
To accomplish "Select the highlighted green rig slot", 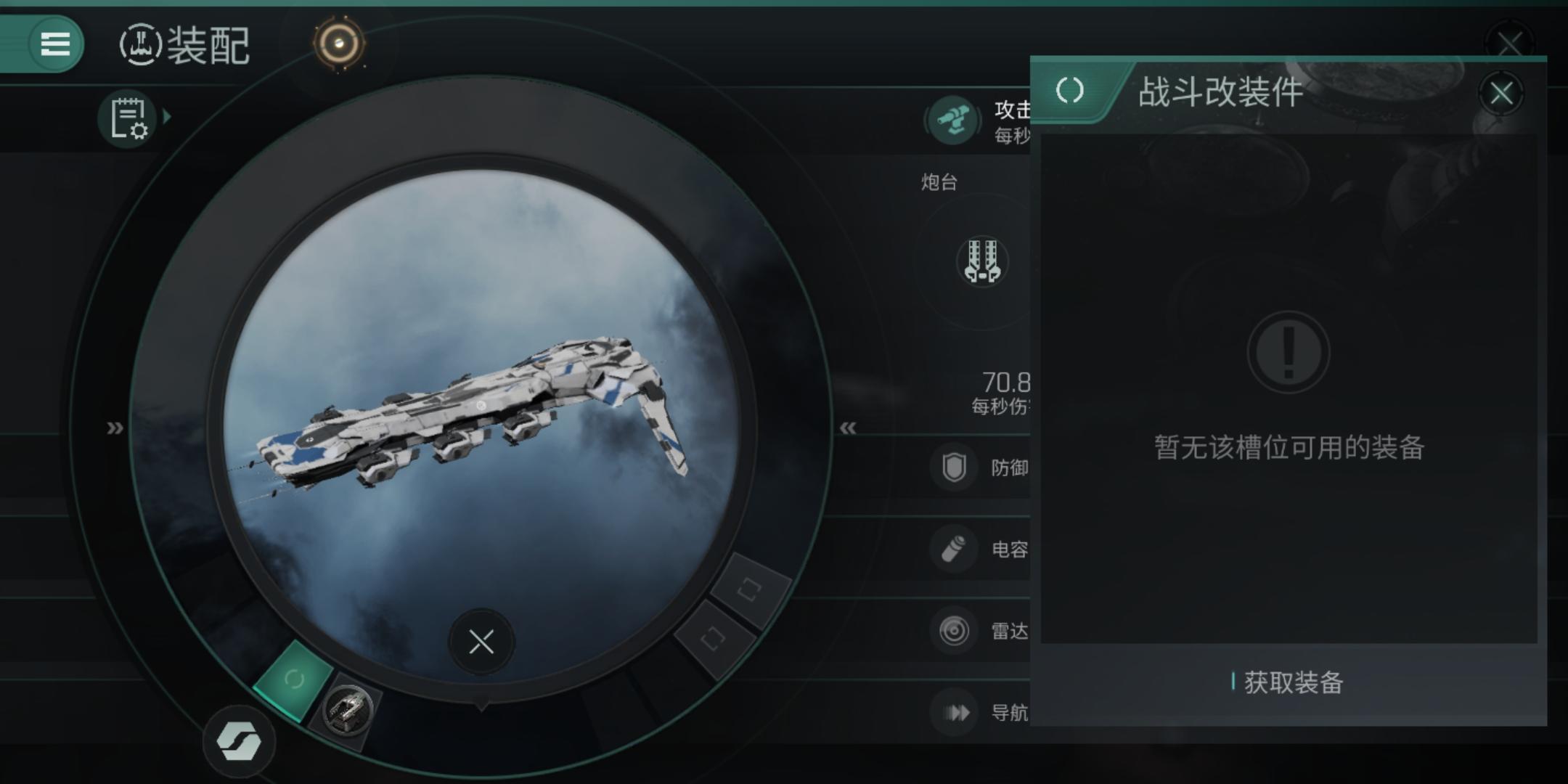I will point(293,679).
